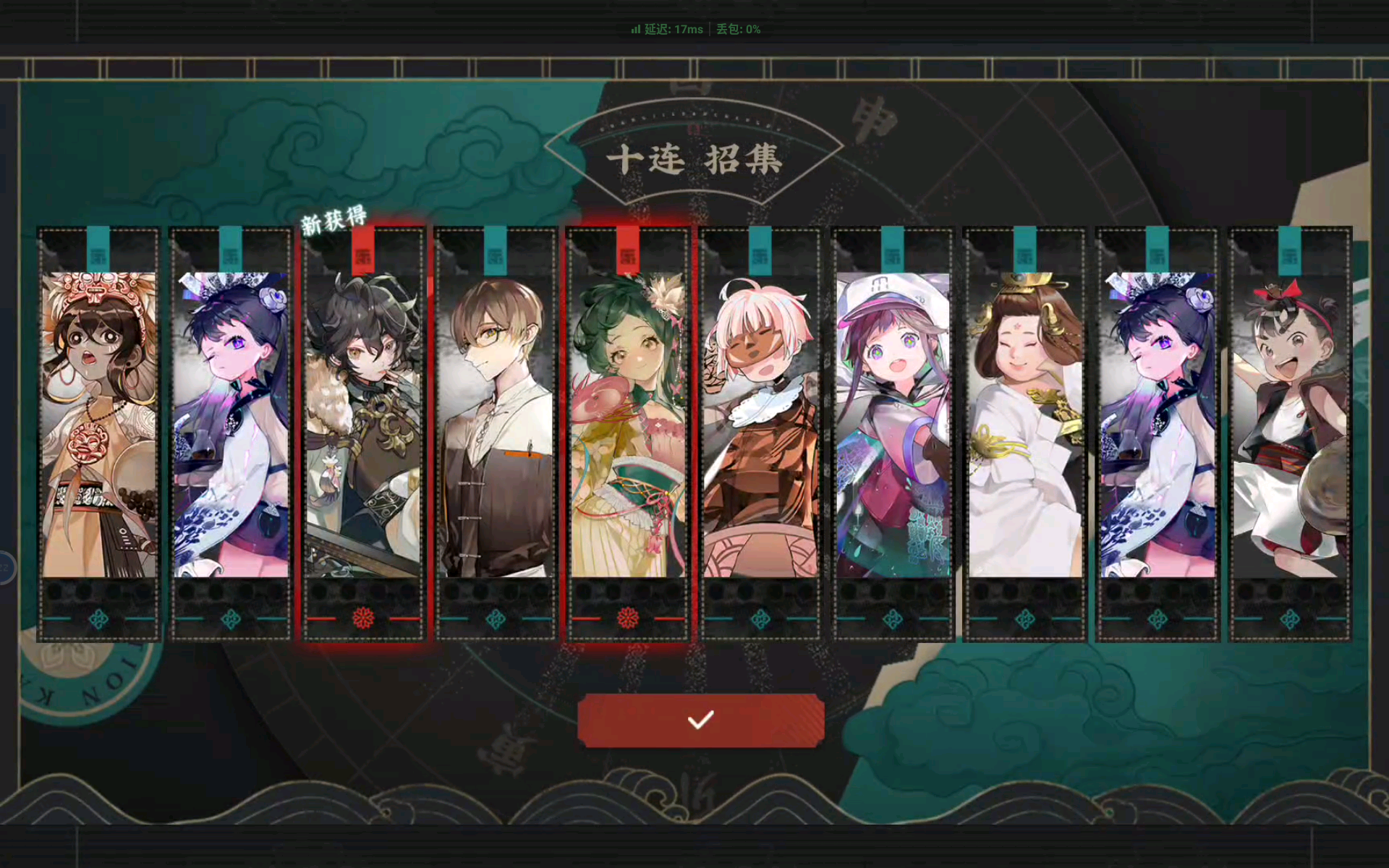Click the red ribbon tab atop the new character card
This screenshot has height=868, width=1389.
[364, 248]
